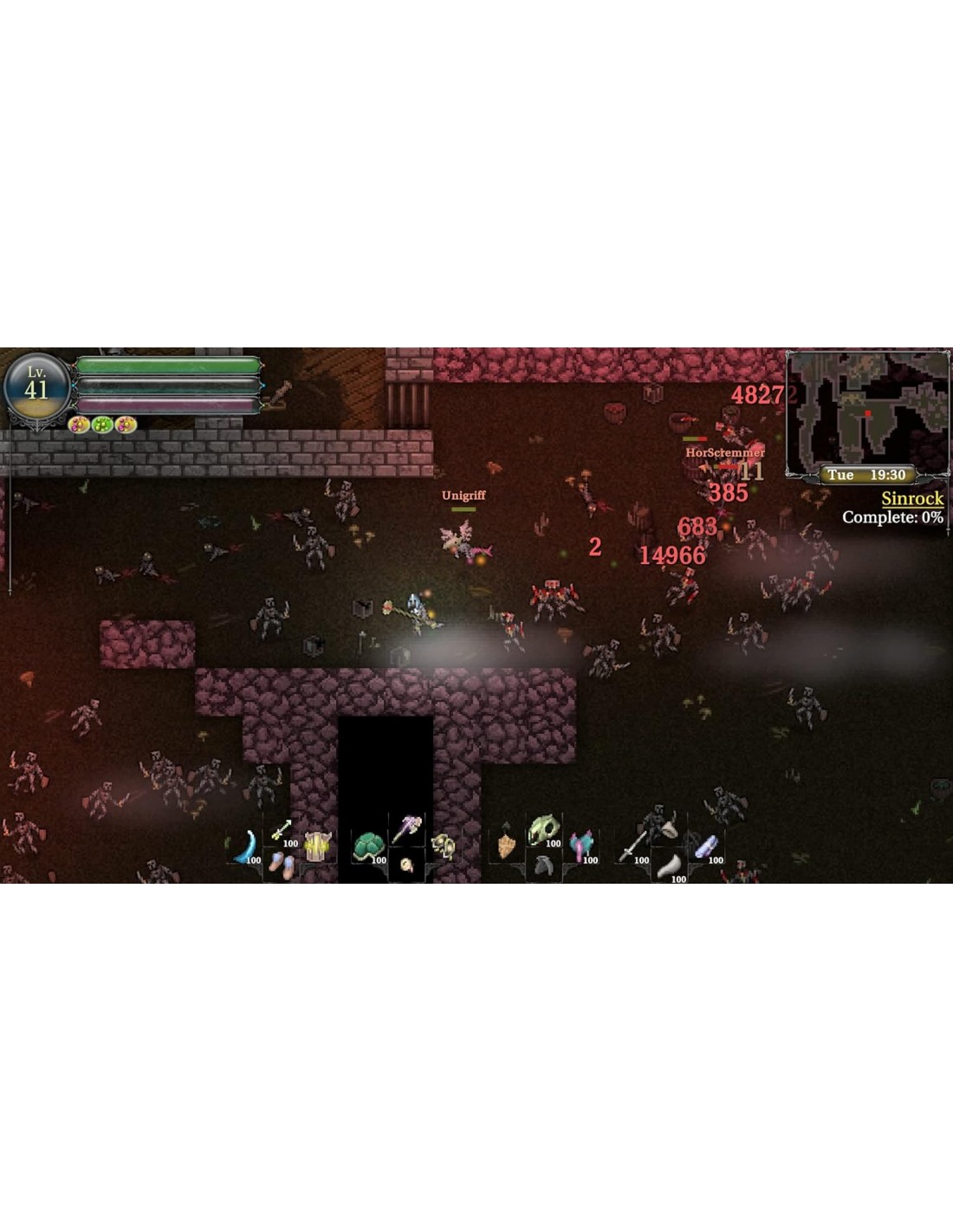Activate the purple battle axe slot
953x1232 pixels.
pos(405,829)
